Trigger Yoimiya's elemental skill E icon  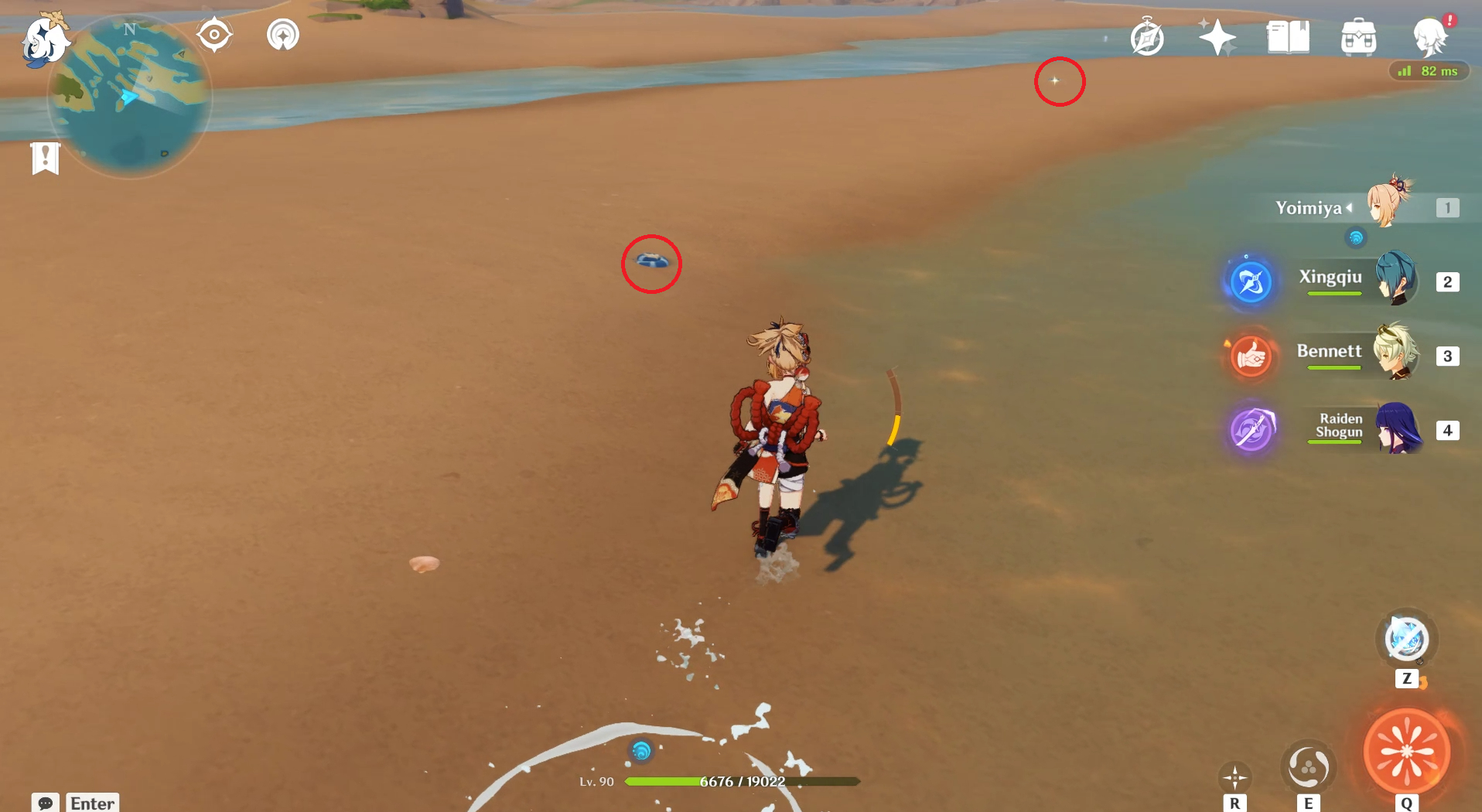pos(1308,767)
